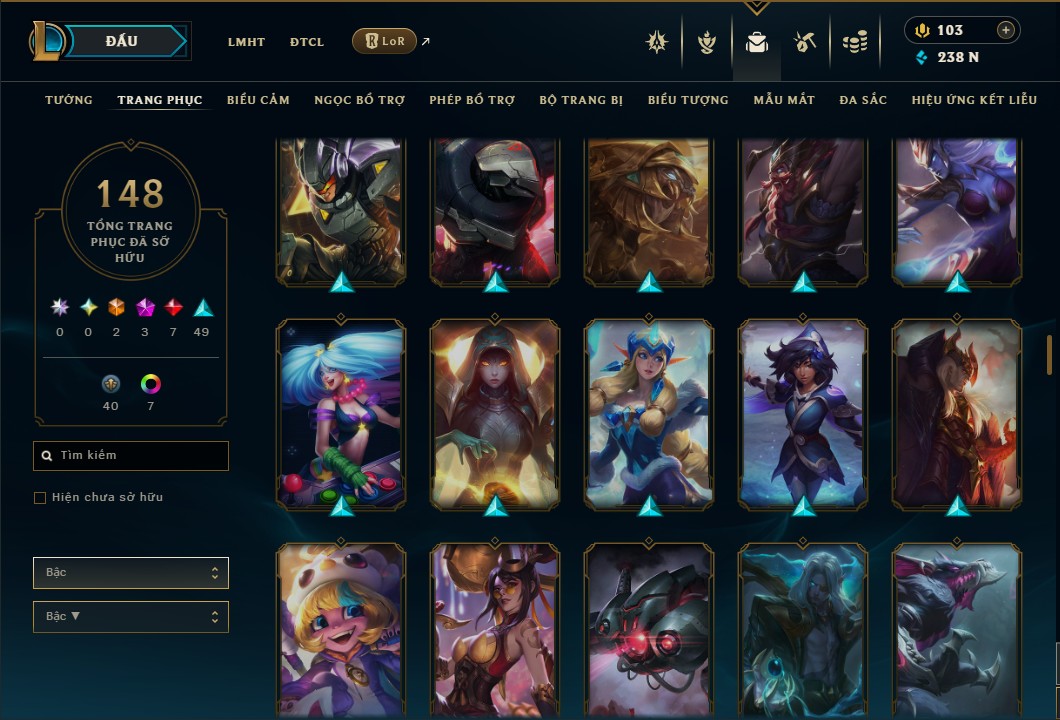
Task: Open the Bậc ▼ sort dropdown
Action: pyautogui.click(x=131, y=616)
